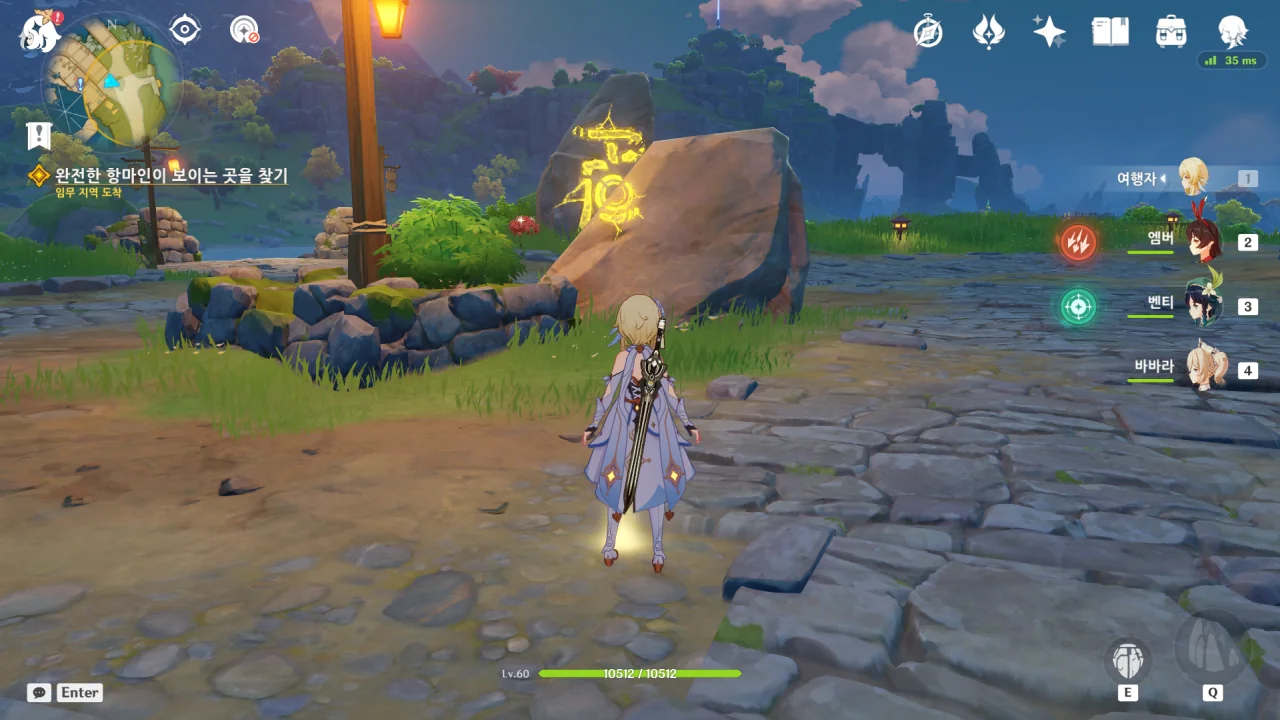1280x720 pixels.
Task: Switch to party member 벤티
Action: coord(1201,305)
